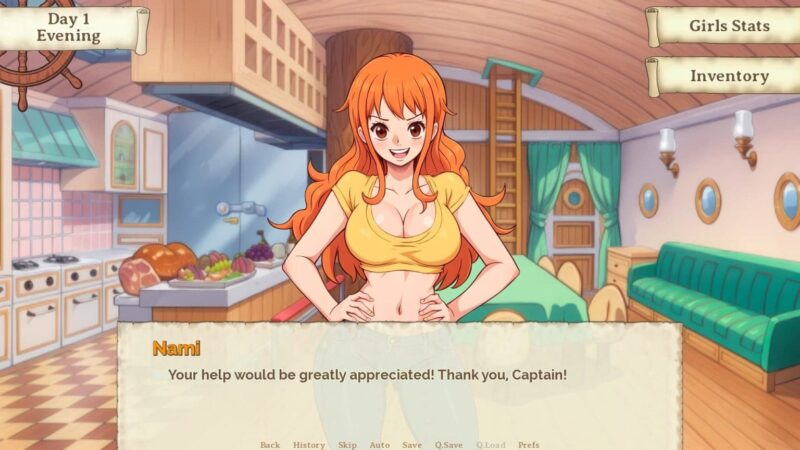
Task: Open the Save menu
Action: pyautogui.click(x=412, y=444)
